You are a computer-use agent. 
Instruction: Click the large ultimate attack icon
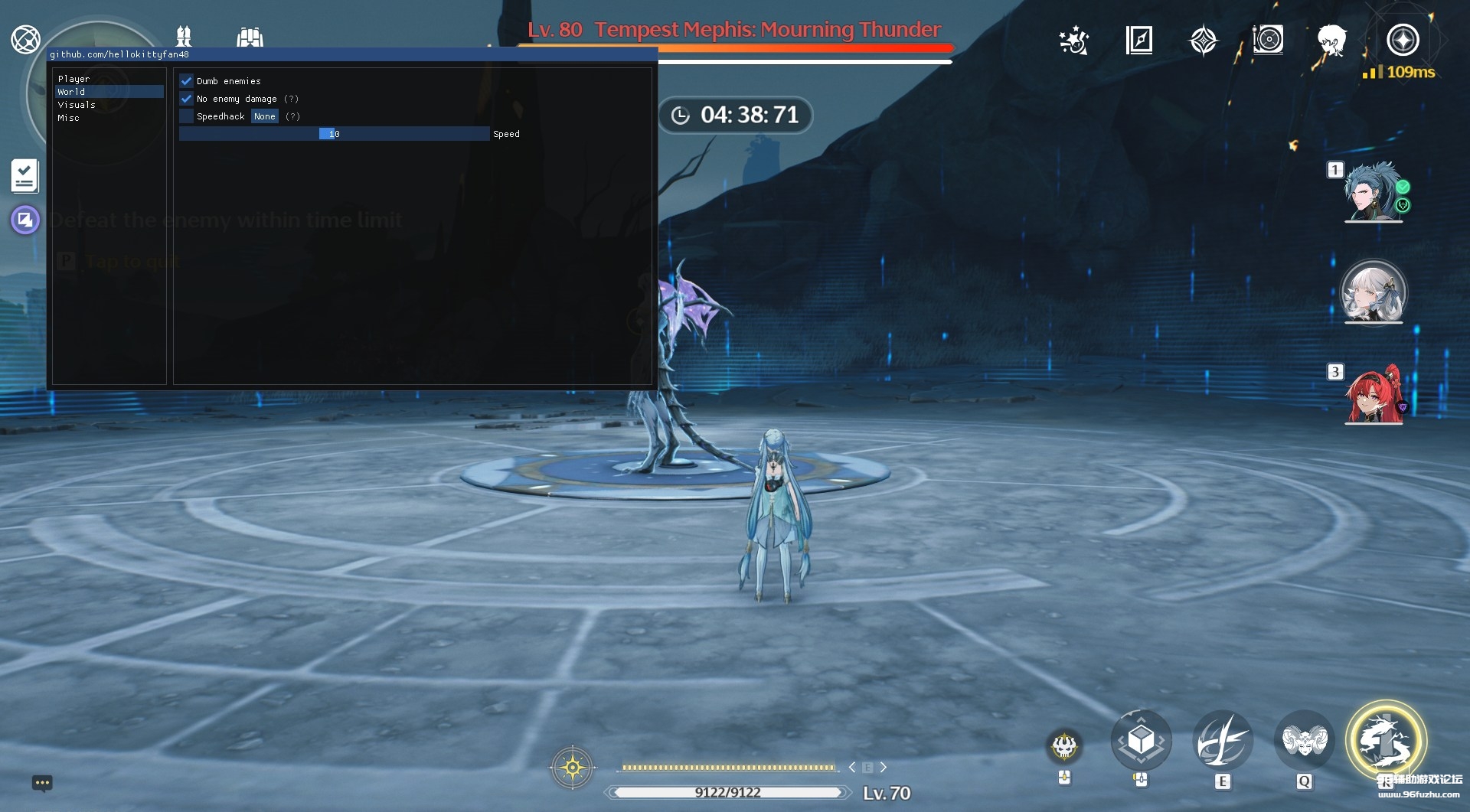point(1387,739)
